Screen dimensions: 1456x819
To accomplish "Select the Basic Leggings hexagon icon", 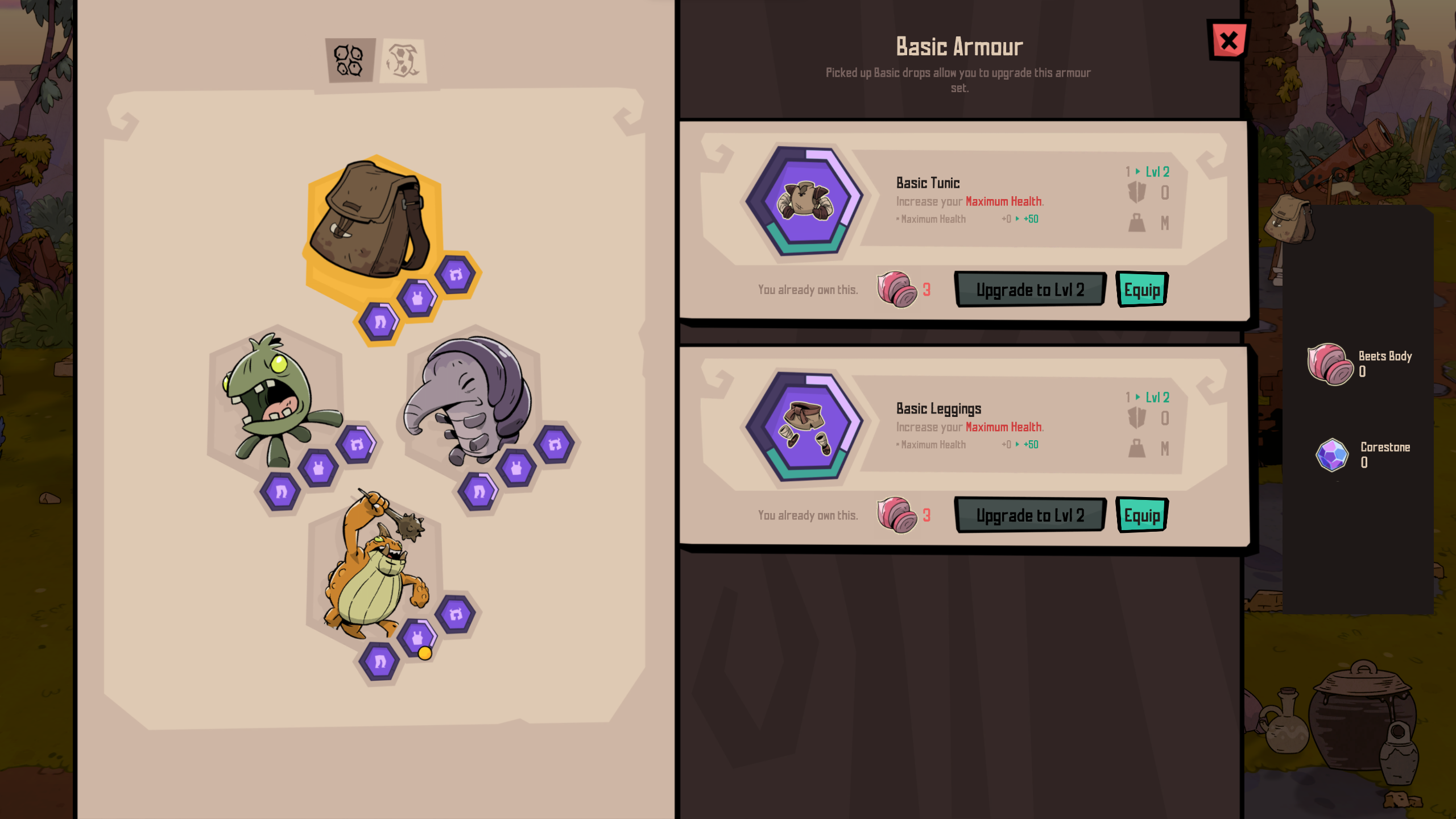I will (805, 427).
